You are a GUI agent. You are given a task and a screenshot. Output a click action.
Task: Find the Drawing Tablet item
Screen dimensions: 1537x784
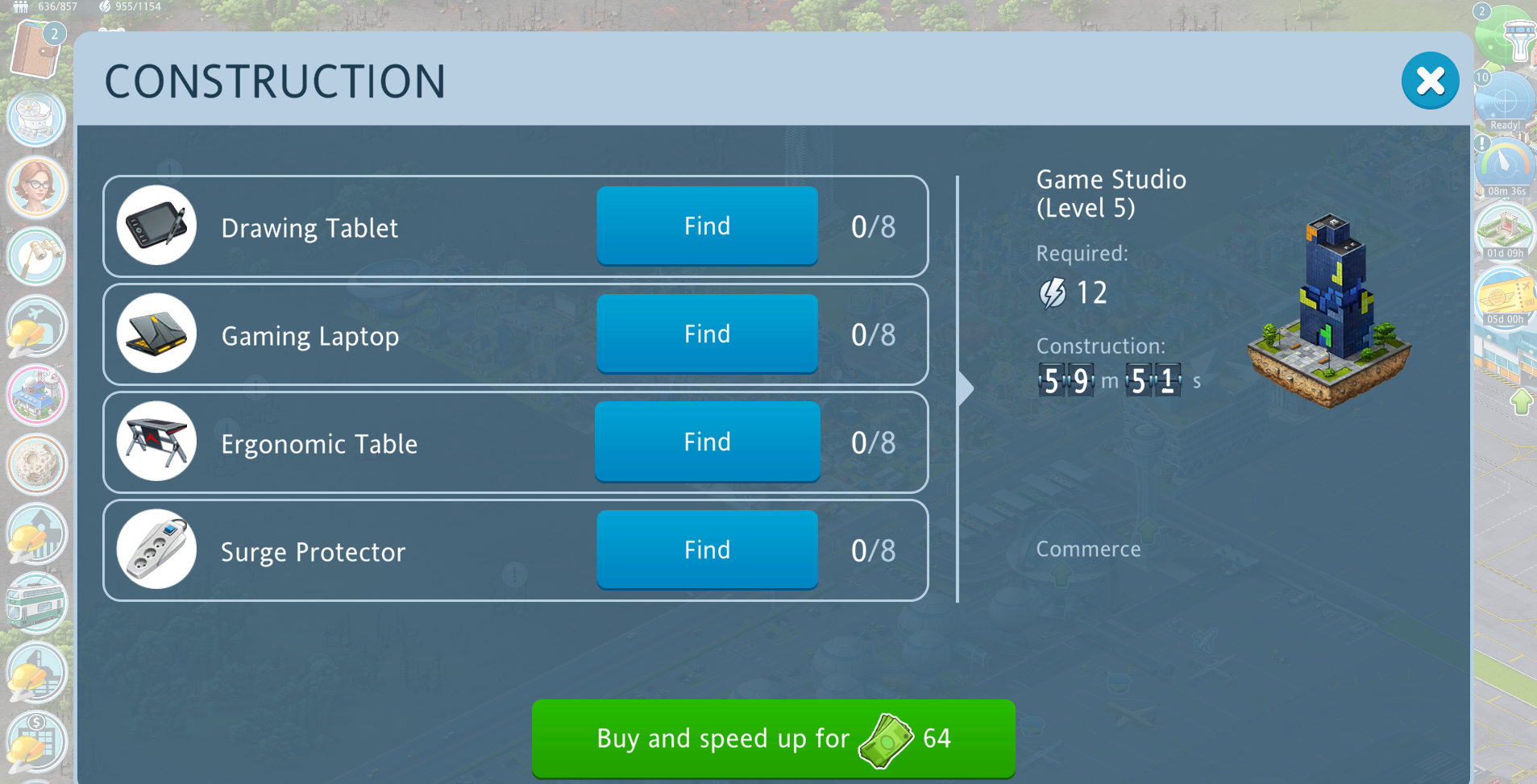pos(707,226)
